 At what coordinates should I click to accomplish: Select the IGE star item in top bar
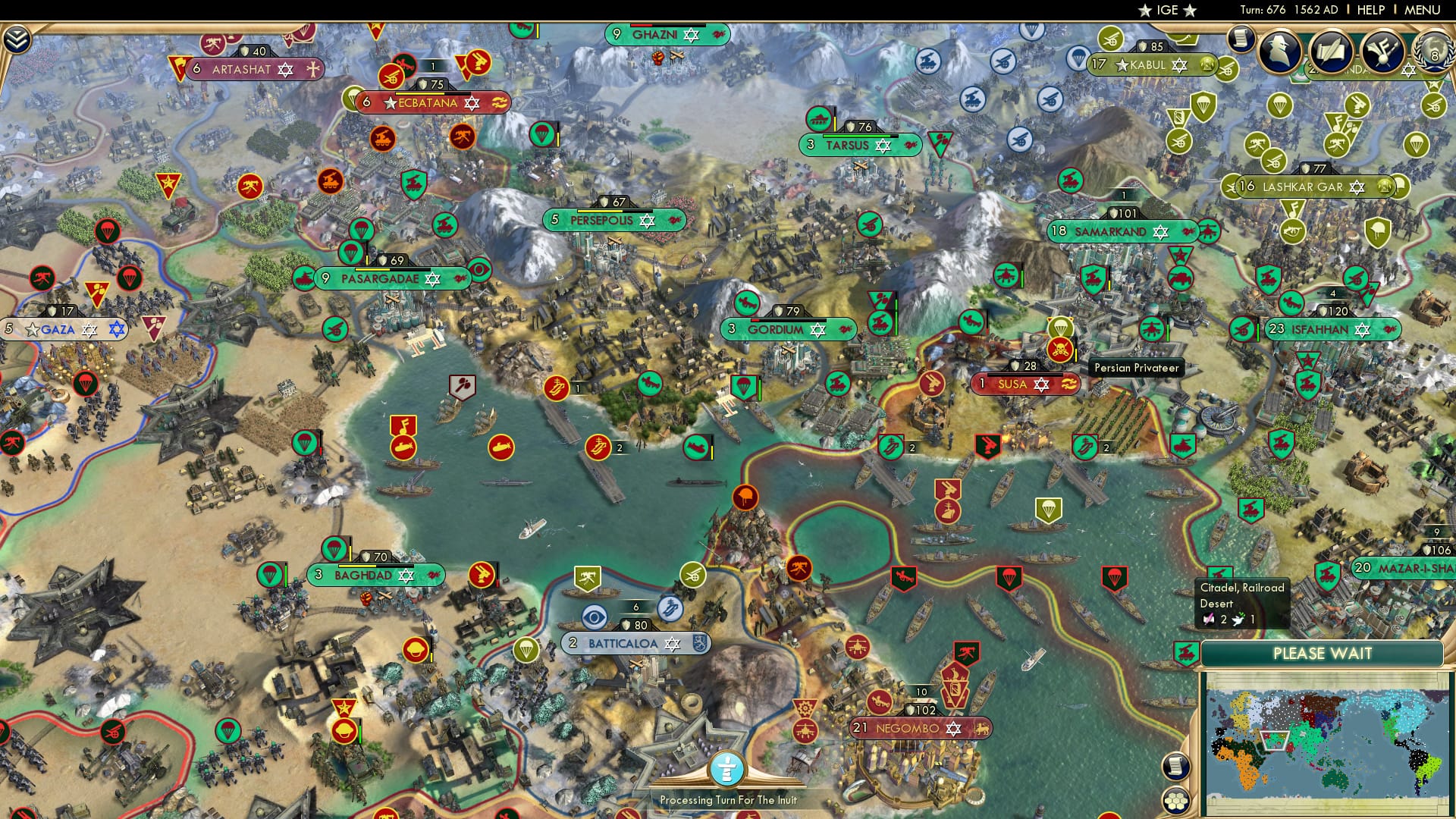point(1168,11)
